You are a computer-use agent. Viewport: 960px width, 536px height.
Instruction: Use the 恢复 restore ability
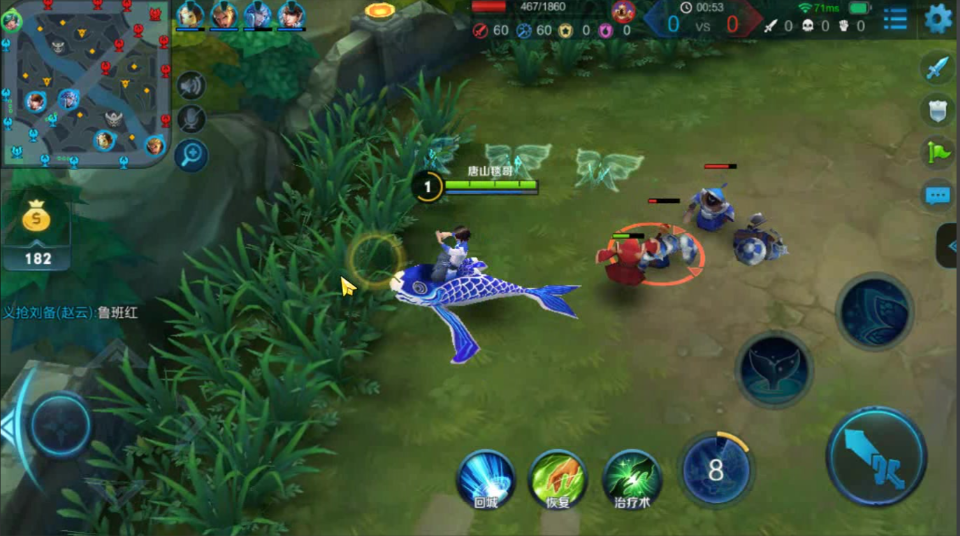click(x=558, y=479)
